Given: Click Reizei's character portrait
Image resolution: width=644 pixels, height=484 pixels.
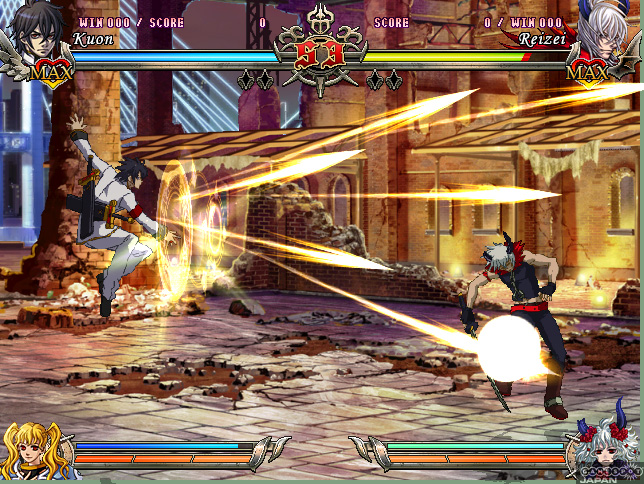Looking at the screenshot, I should click(609, 32).
